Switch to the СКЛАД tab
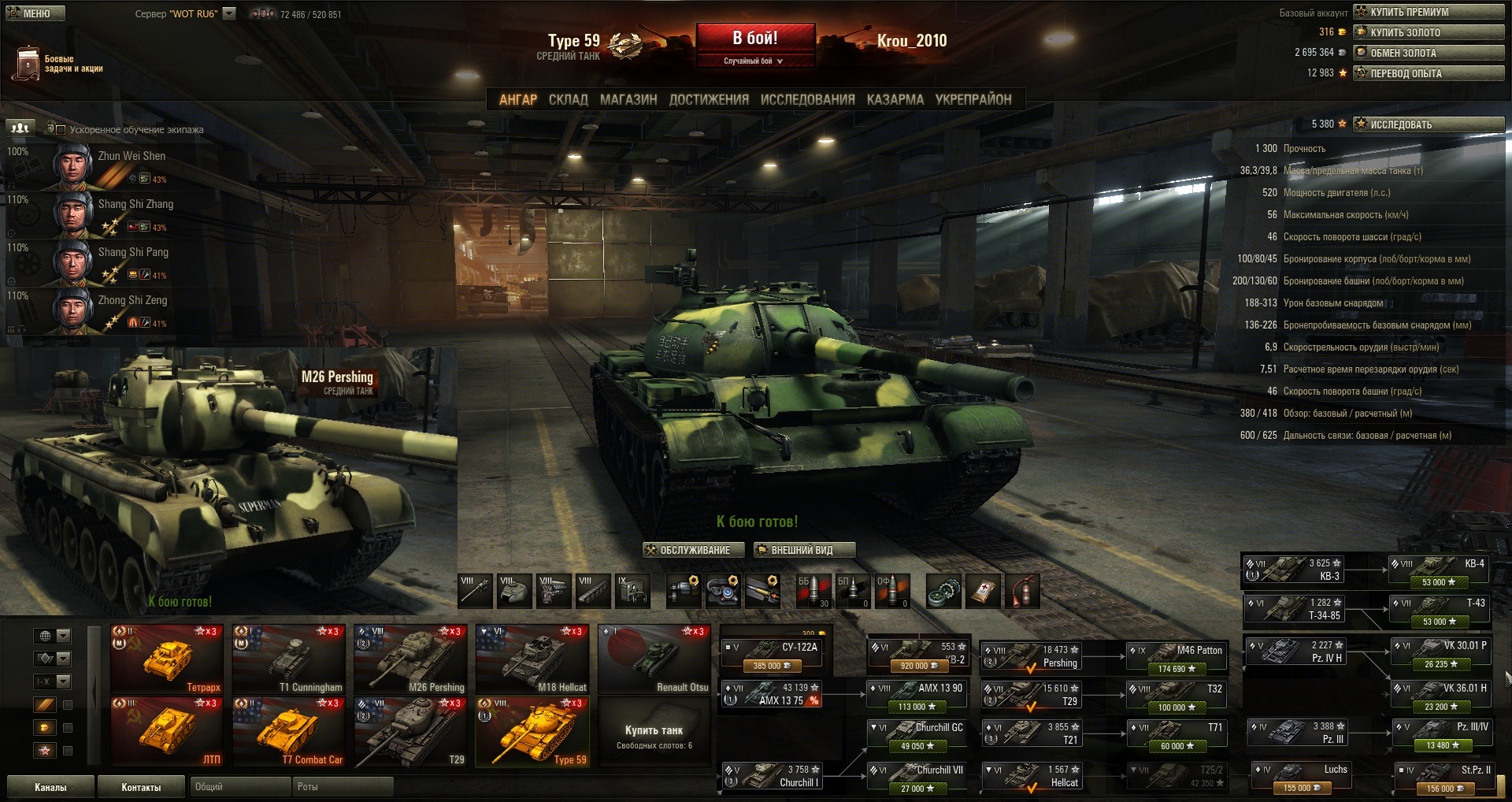 click(x=568, y=99)
